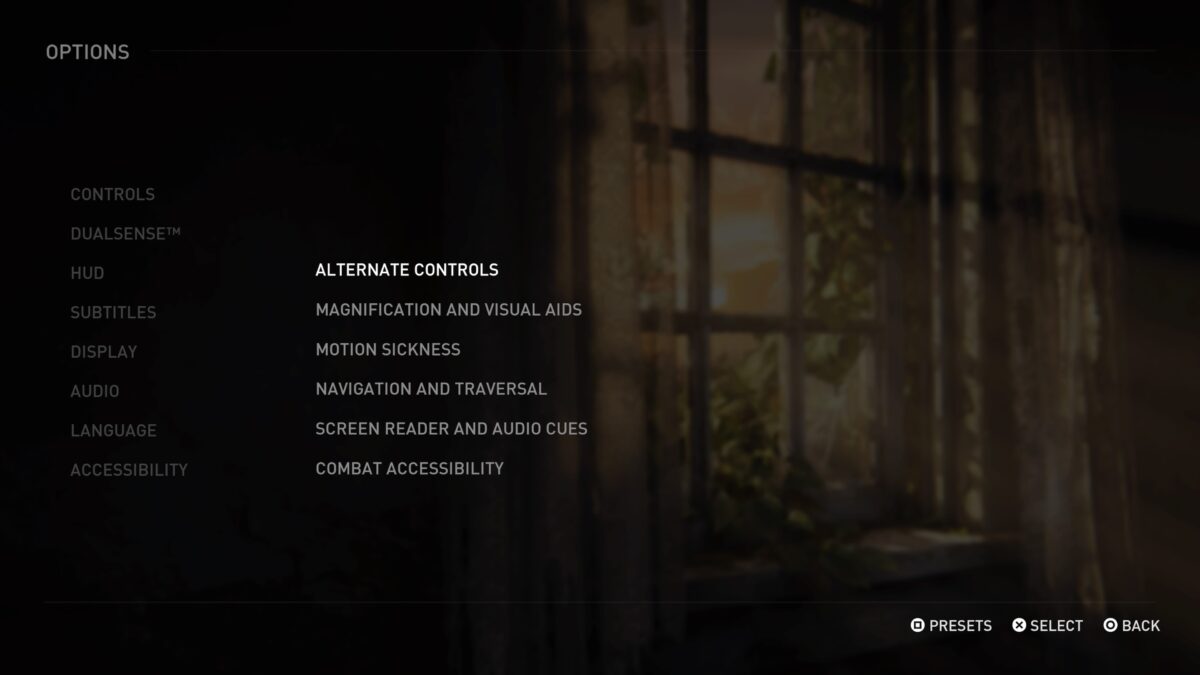The width and height of the screenshot is (1200, 675).
Task: Go to the HUD options
Action: coord(87,273)
